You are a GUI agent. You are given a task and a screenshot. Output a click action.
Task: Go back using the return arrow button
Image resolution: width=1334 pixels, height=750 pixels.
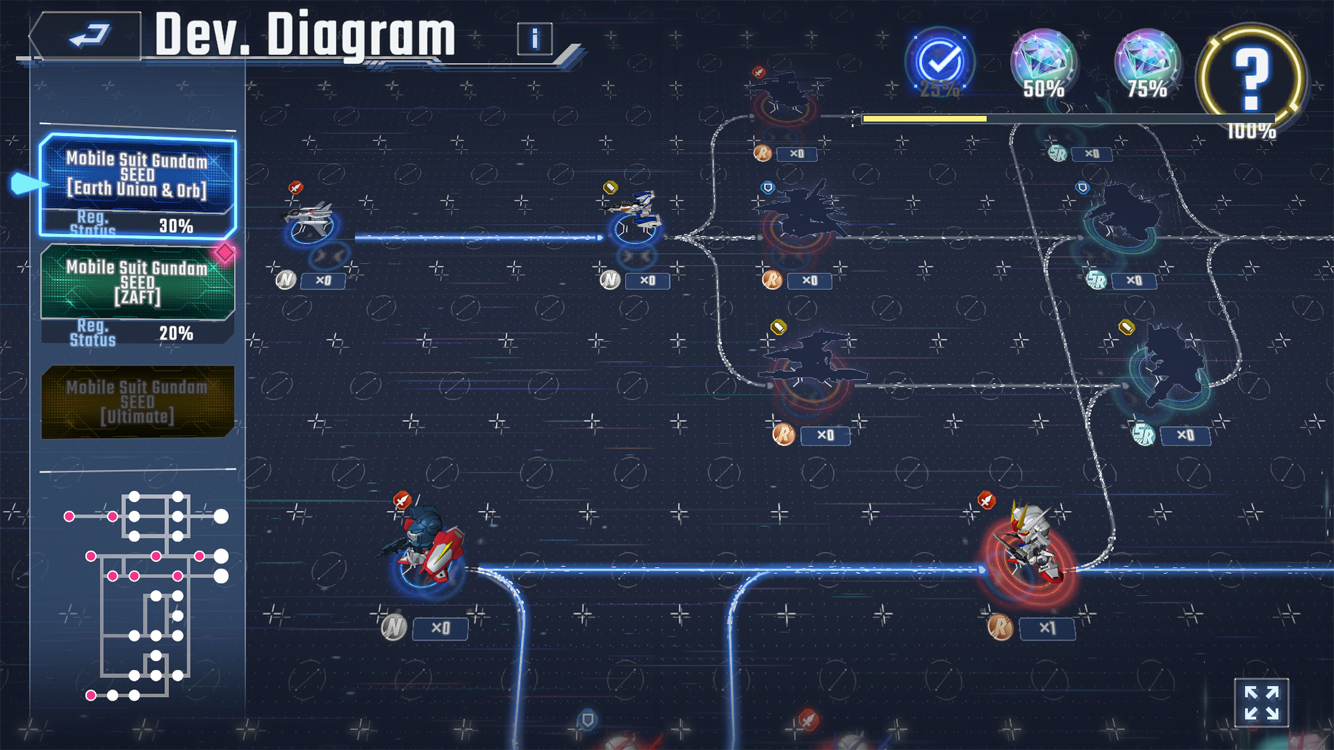(88, 37)
